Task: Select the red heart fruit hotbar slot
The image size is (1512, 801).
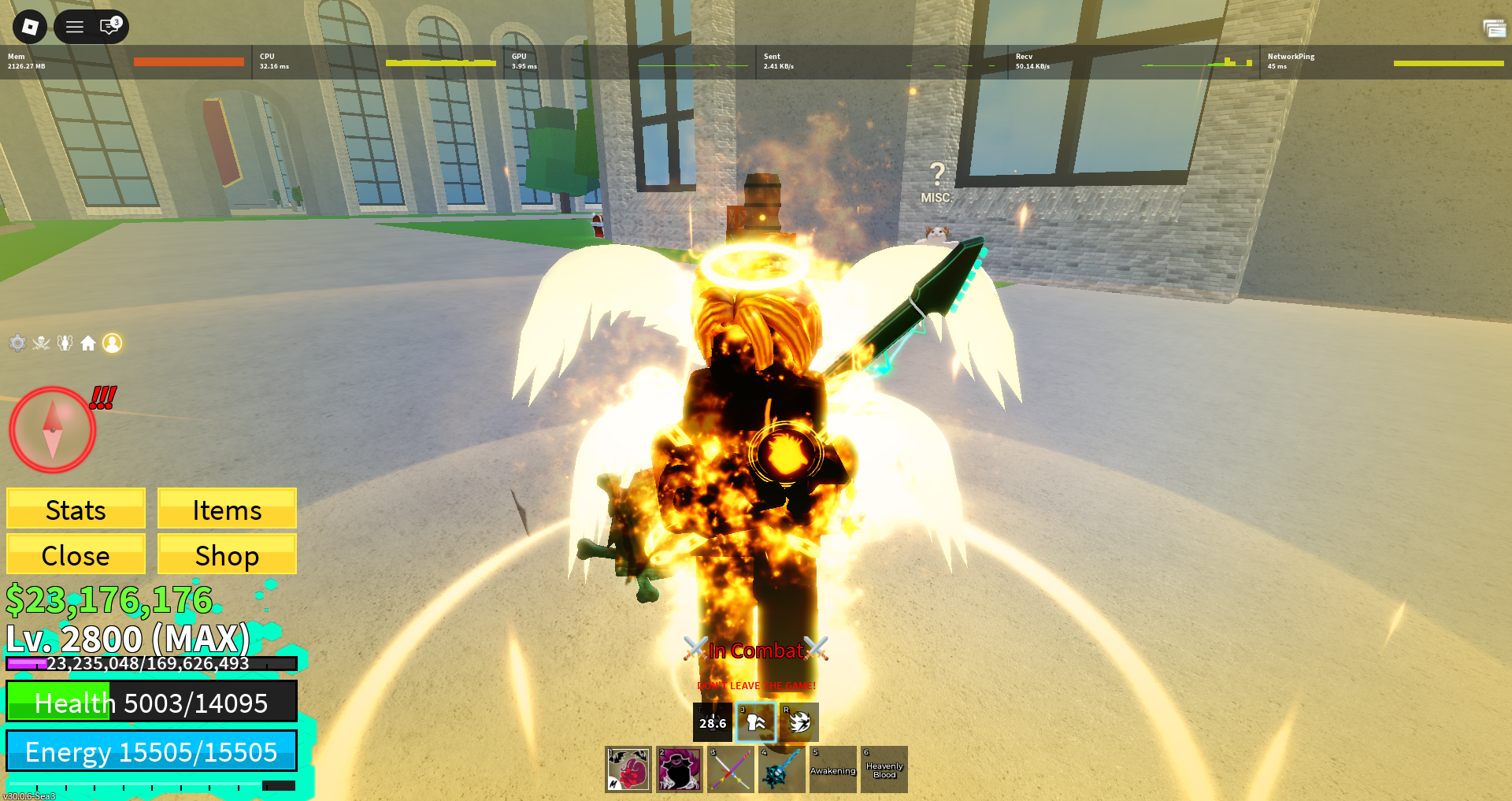Action: click(628, 769)
